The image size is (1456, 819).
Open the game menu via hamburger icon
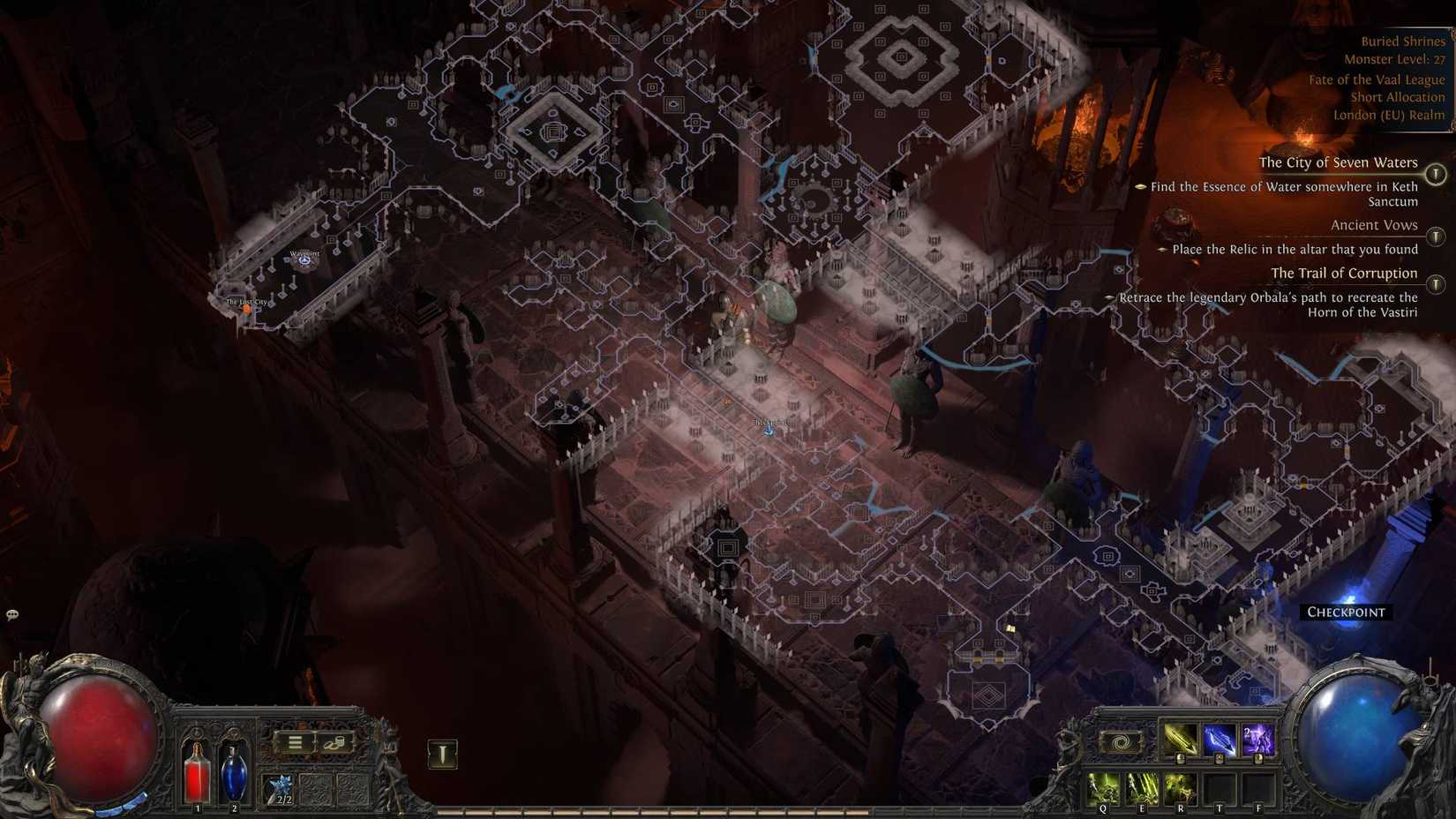click(295, 741)
